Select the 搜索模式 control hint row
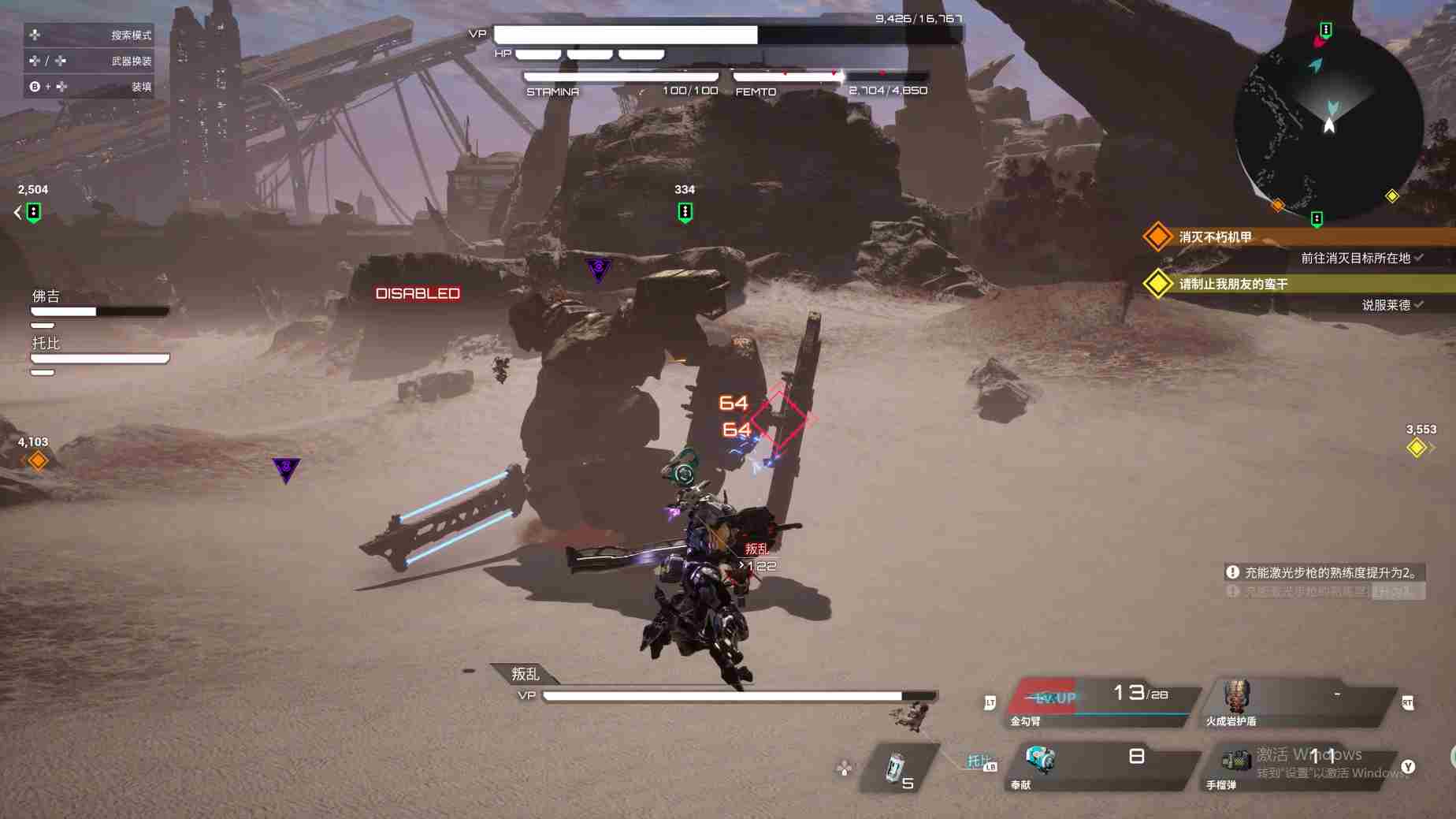Screen dimensions: 1456x819 coord(89,35)
